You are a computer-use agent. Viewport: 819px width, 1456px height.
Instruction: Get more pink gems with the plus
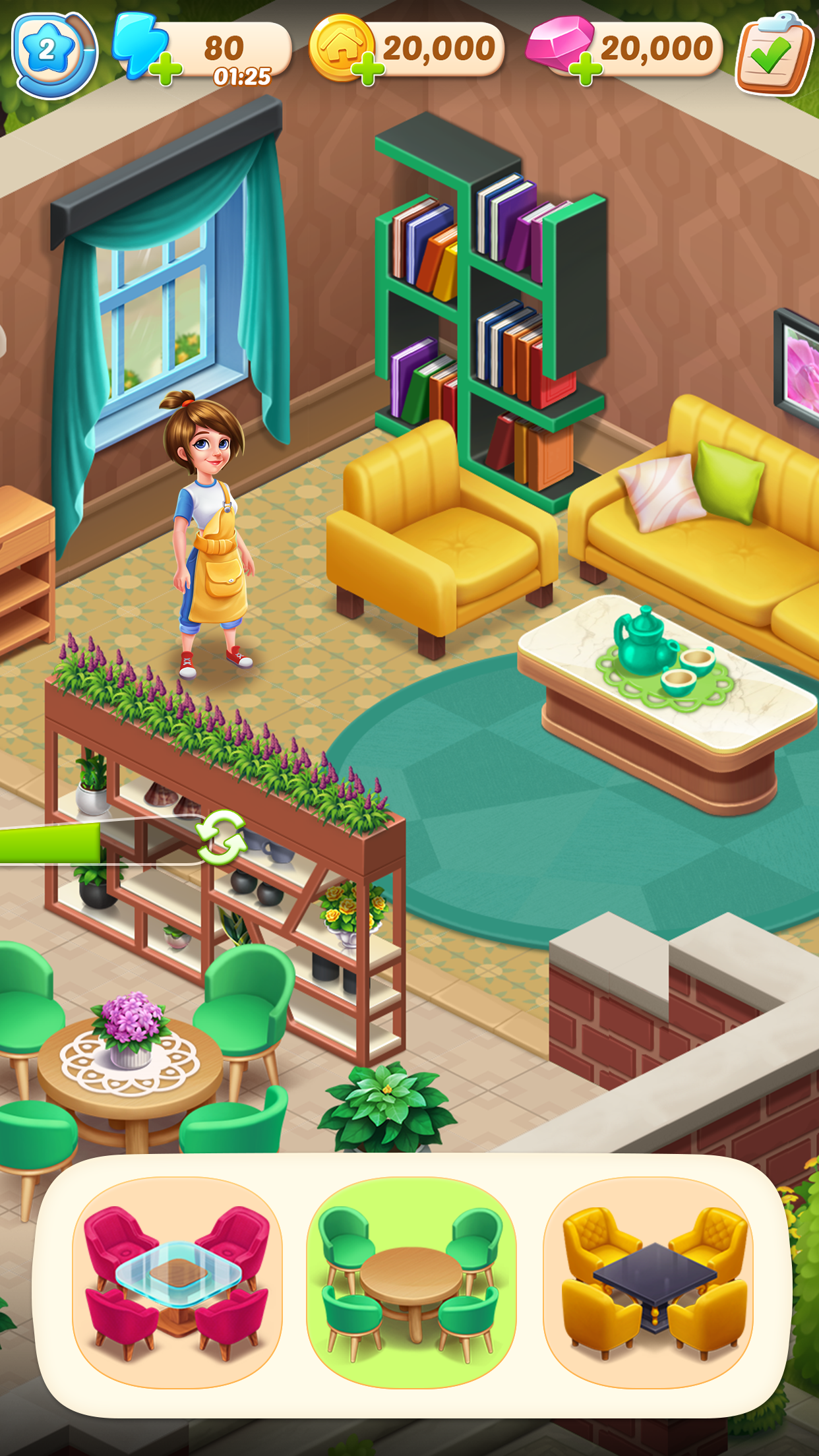pos(585,70)
